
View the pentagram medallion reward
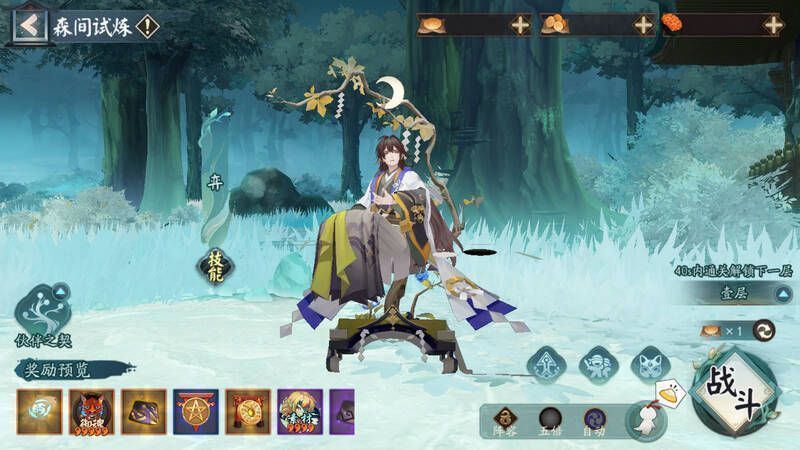click(195, 411)
